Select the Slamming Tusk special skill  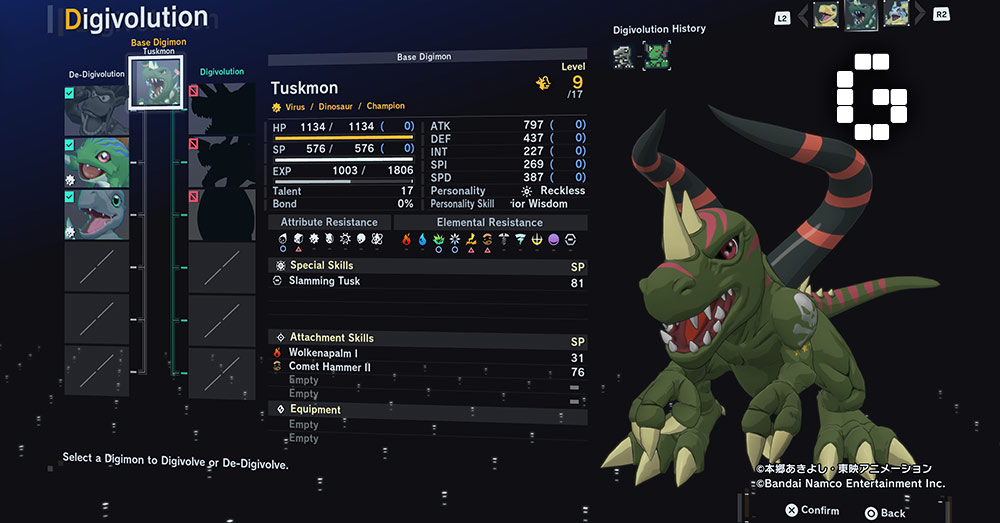coord(324,281)
